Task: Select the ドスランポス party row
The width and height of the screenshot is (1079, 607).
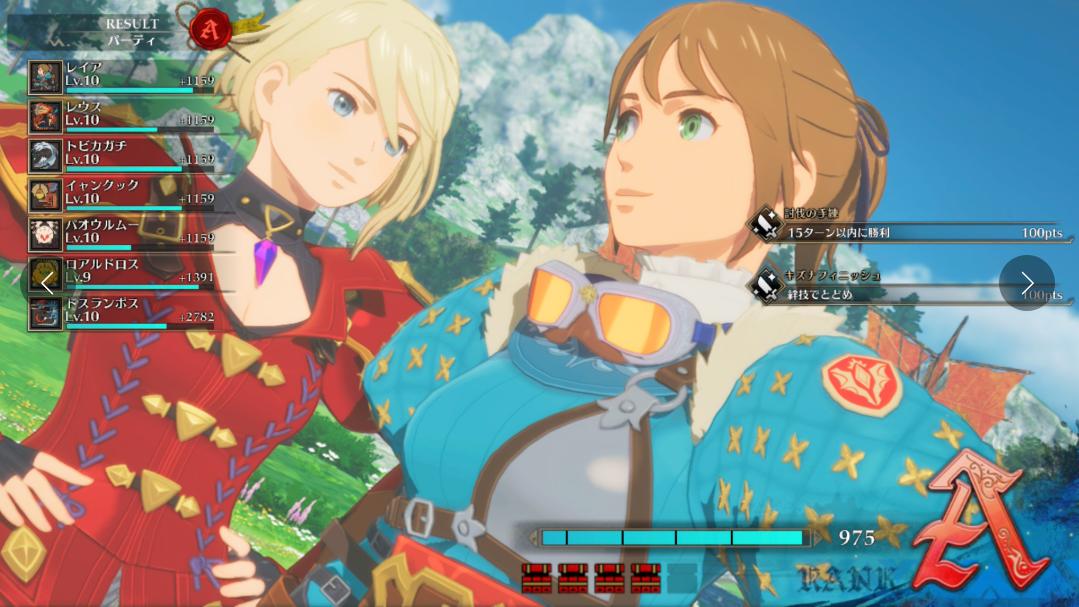Action: click(x=120, y=312)
